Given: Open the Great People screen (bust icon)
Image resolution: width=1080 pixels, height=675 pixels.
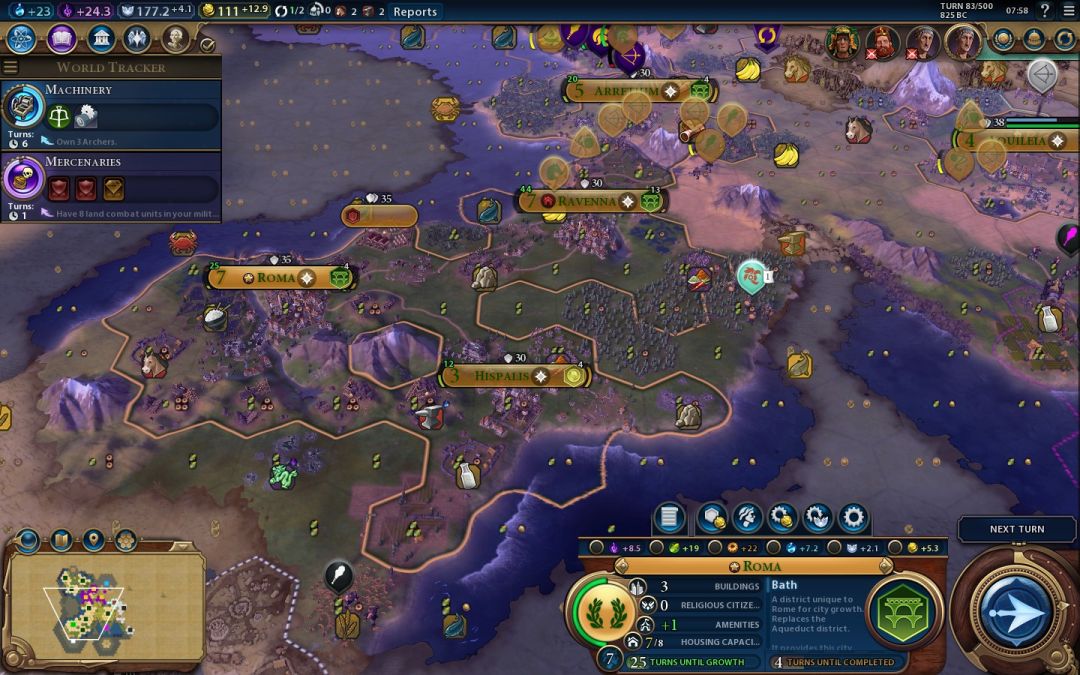Looking at the screenshot, I should click(176, 39).
